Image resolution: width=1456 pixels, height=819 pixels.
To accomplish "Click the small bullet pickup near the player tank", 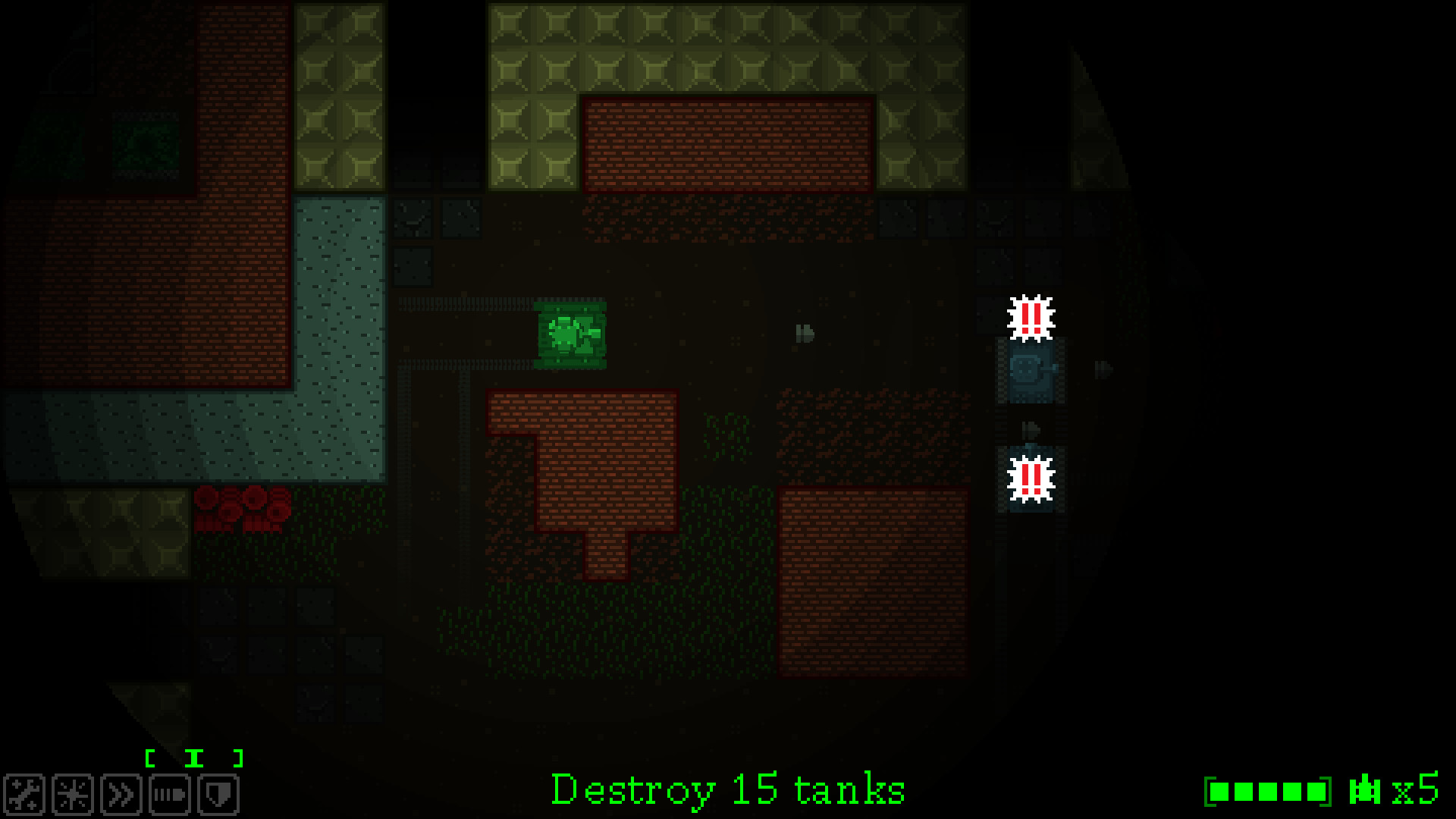I will (x=804, y=332).
